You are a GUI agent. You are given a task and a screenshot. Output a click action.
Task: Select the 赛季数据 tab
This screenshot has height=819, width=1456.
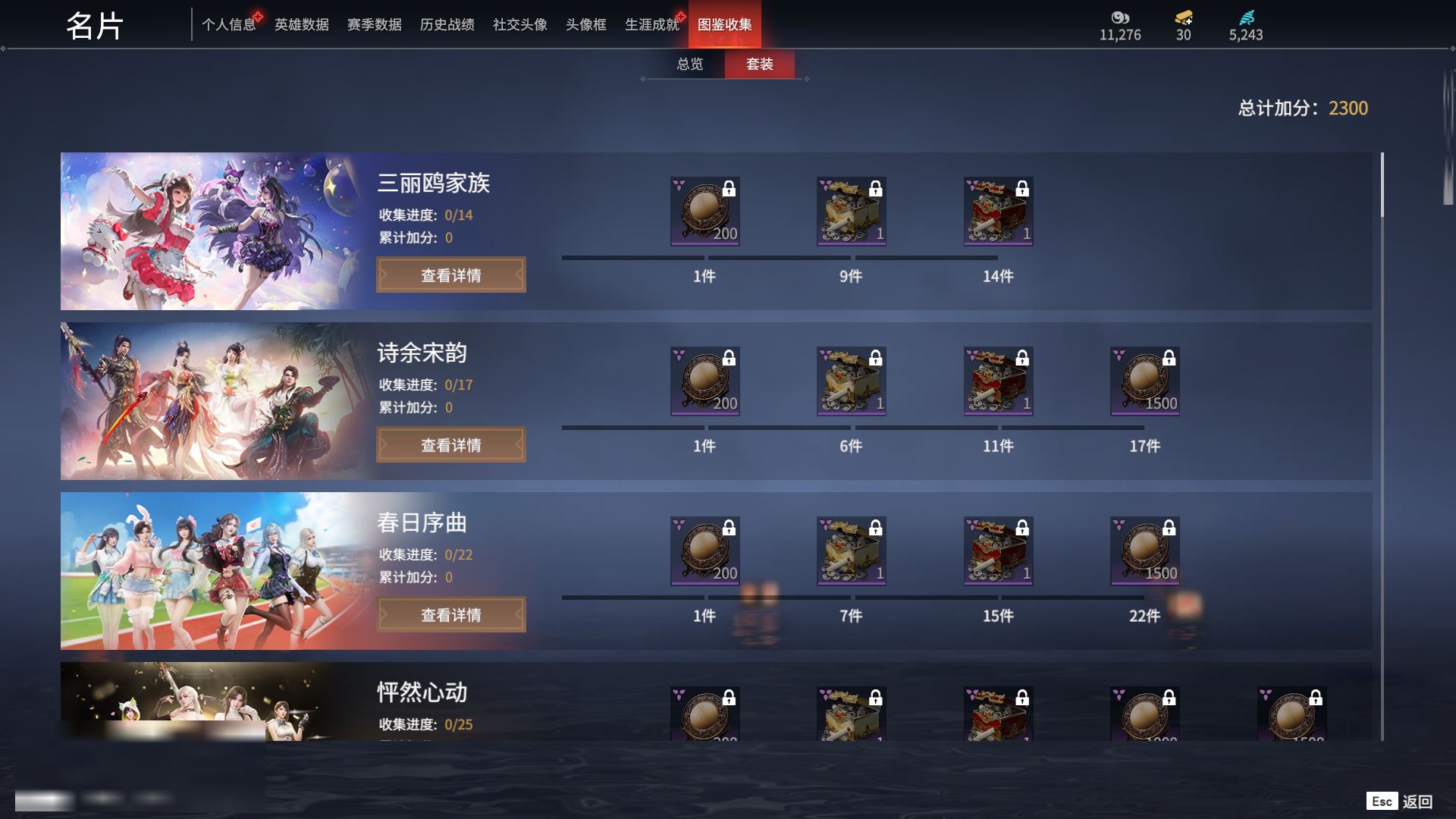click(374, 25)
